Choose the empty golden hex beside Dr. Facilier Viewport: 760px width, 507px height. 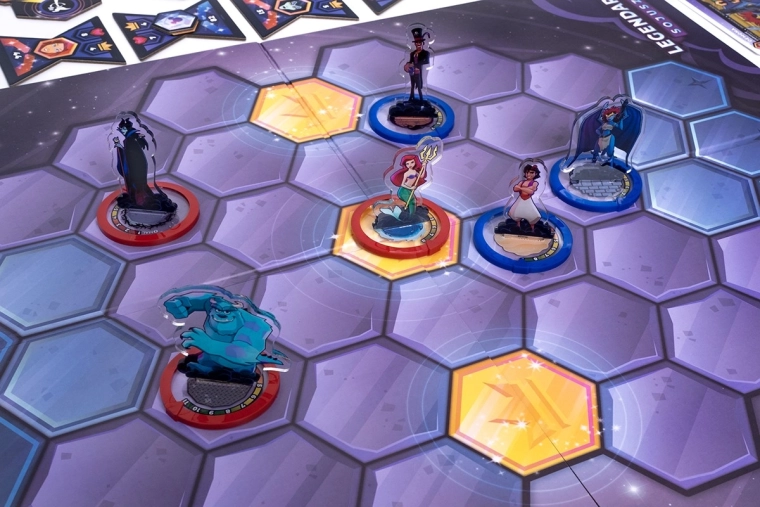click(305, 108)
